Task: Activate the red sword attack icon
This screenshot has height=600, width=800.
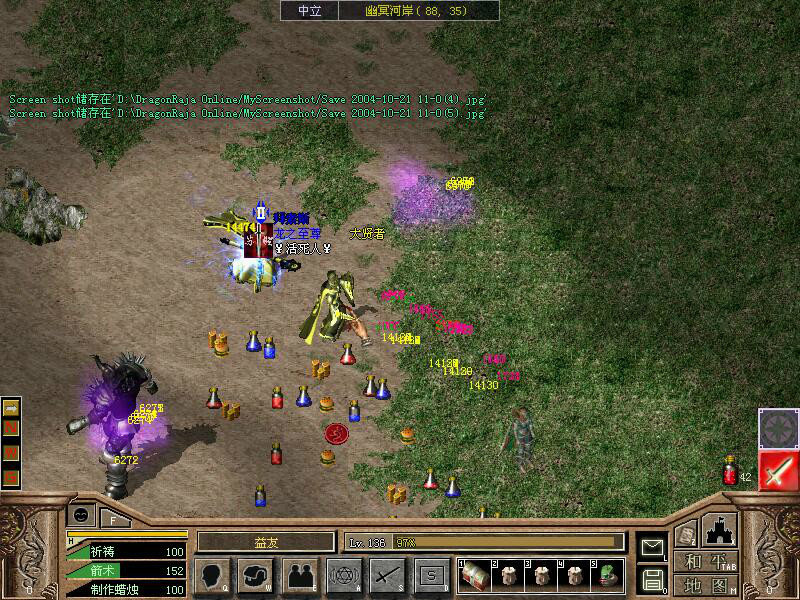Action: point(777,470)
